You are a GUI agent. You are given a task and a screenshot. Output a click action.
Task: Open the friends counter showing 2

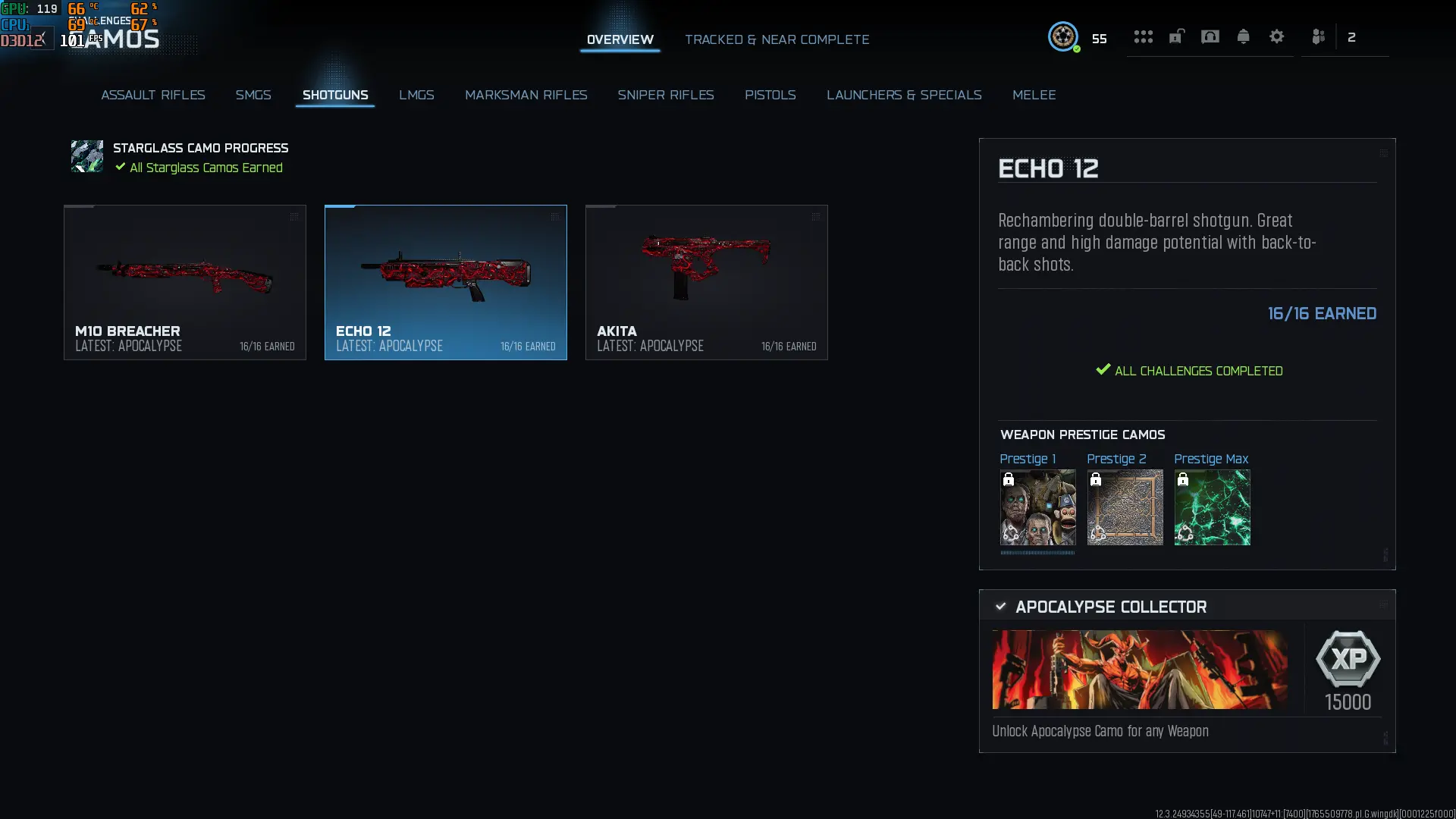coord(1351,36)
